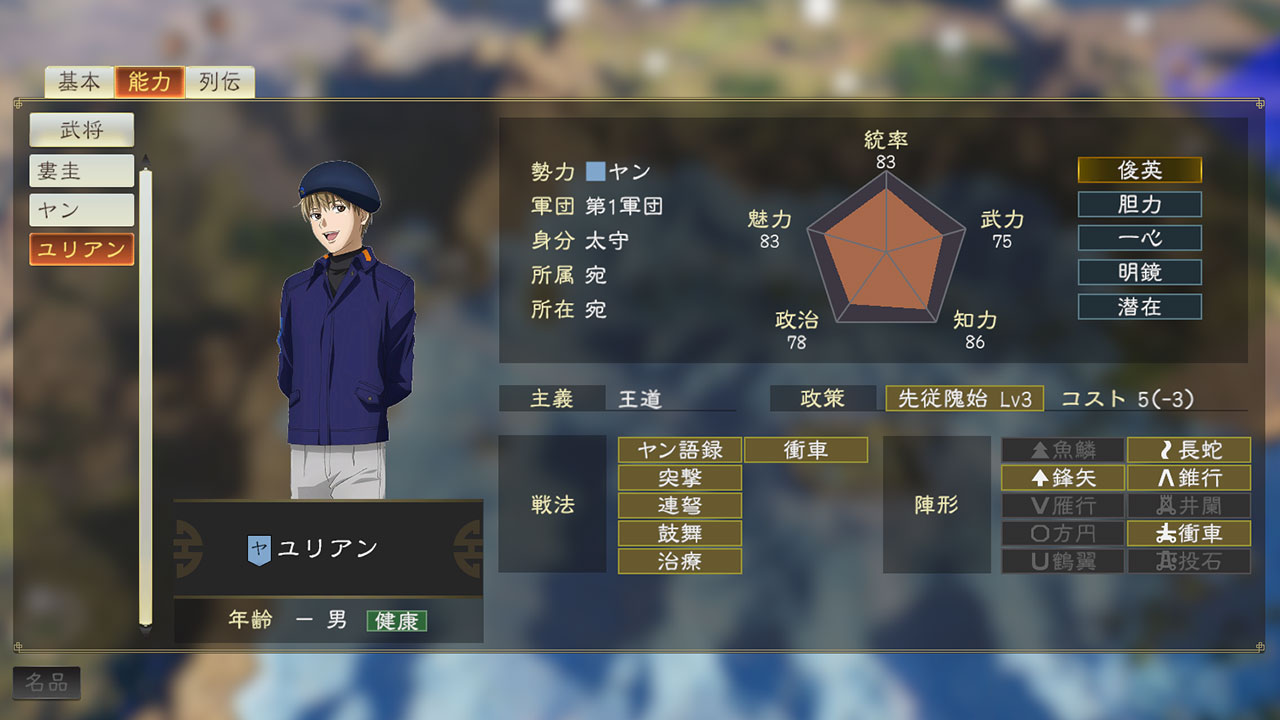Choose the 武将 list button

81,130
